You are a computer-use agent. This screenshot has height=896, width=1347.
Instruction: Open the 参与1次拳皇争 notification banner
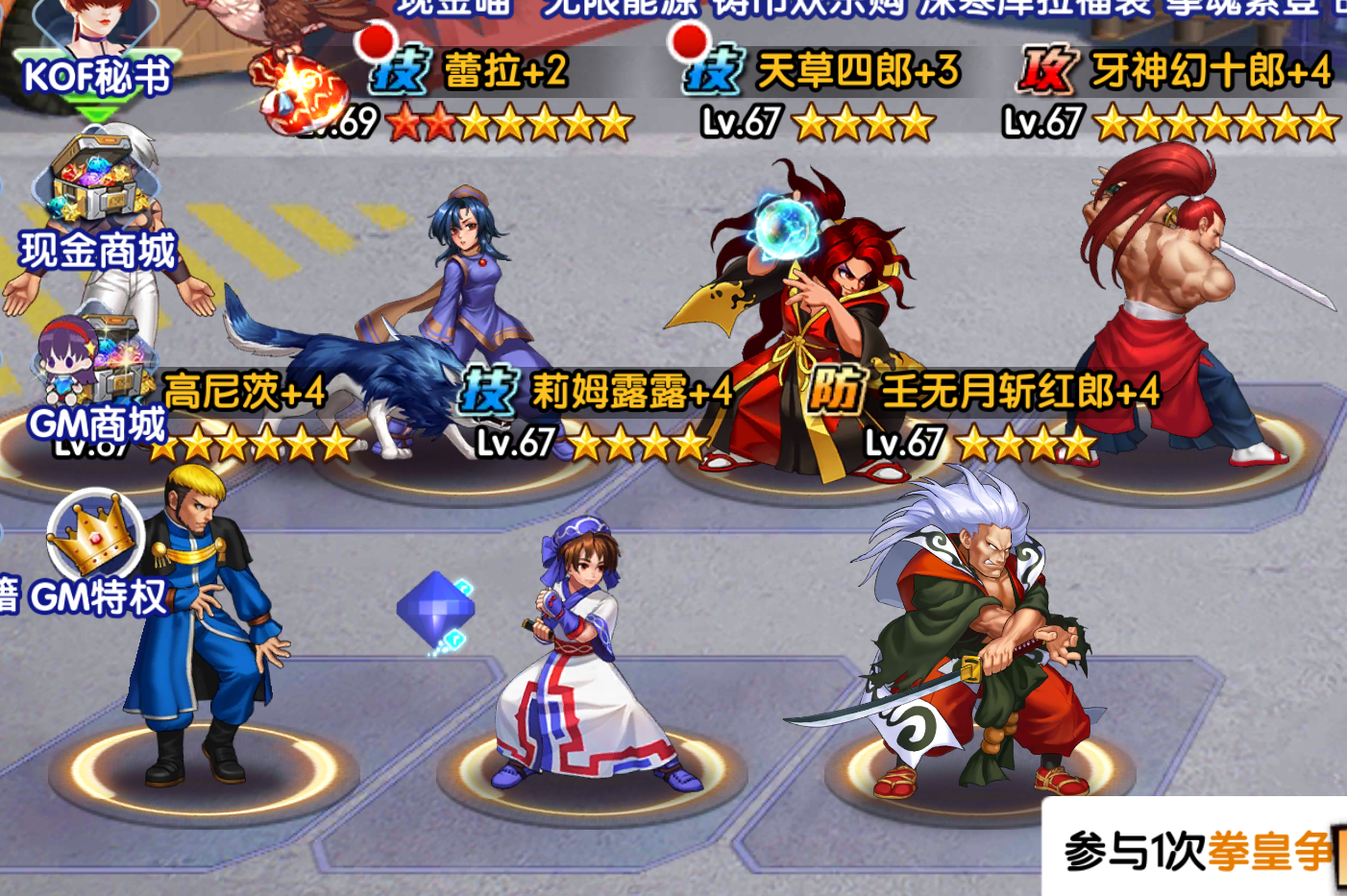tap(1196, 849)
